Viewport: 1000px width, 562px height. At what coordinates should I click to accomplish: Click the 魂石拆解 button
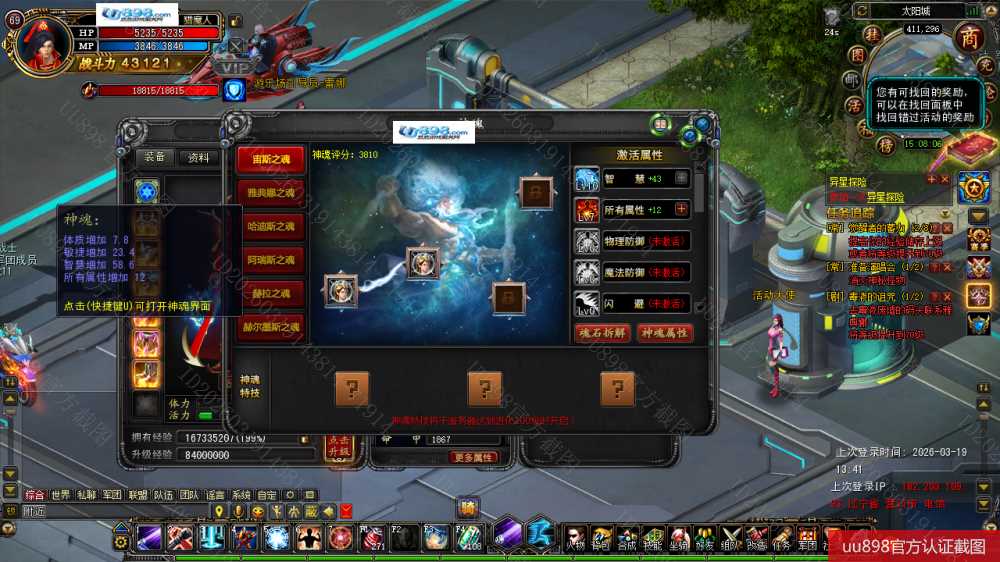click(603, 333)
